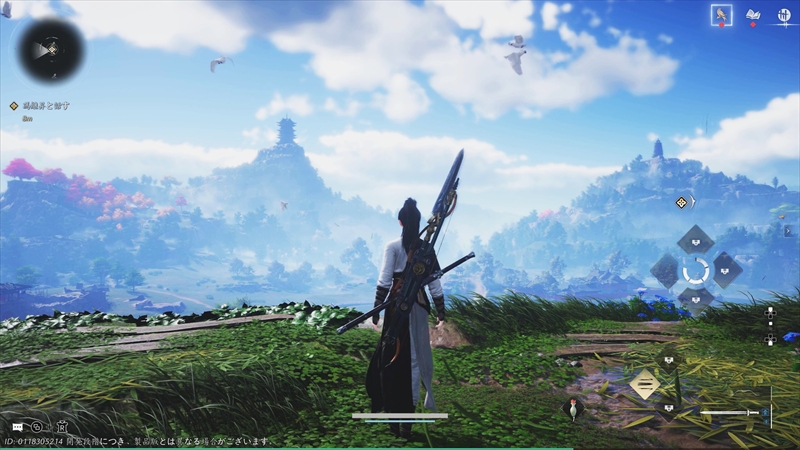Open the bird icon menu
This screenshot has width=800, height=450.
721,15
